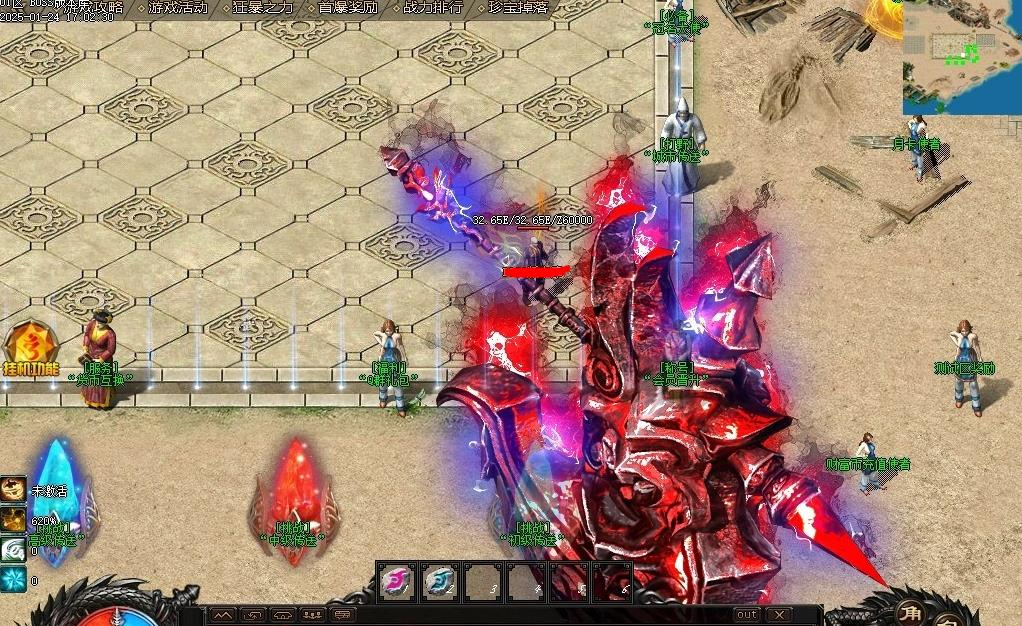Click the minimap in the corner
Screen dimensions: 1022x626
962,56
